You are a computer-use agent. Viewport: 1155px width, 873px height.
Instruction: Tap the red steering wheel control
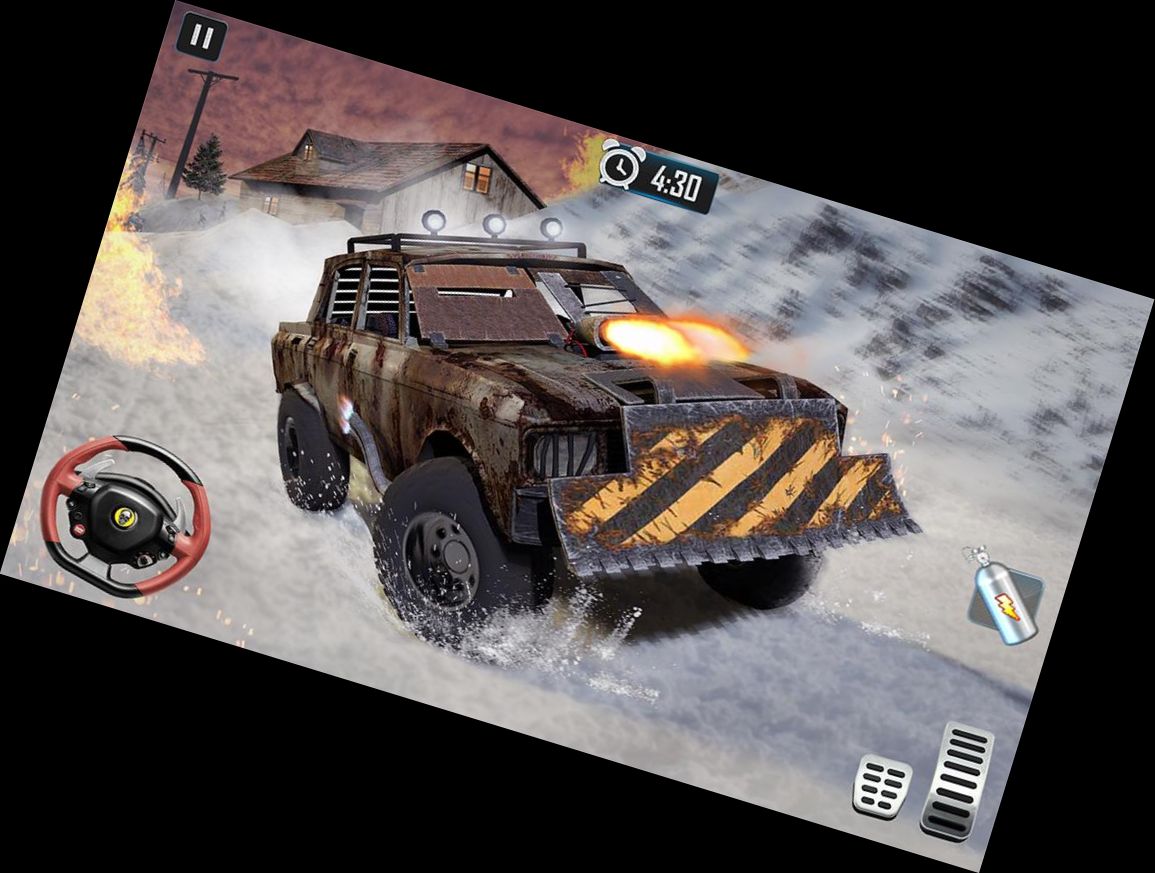point(126,517)
